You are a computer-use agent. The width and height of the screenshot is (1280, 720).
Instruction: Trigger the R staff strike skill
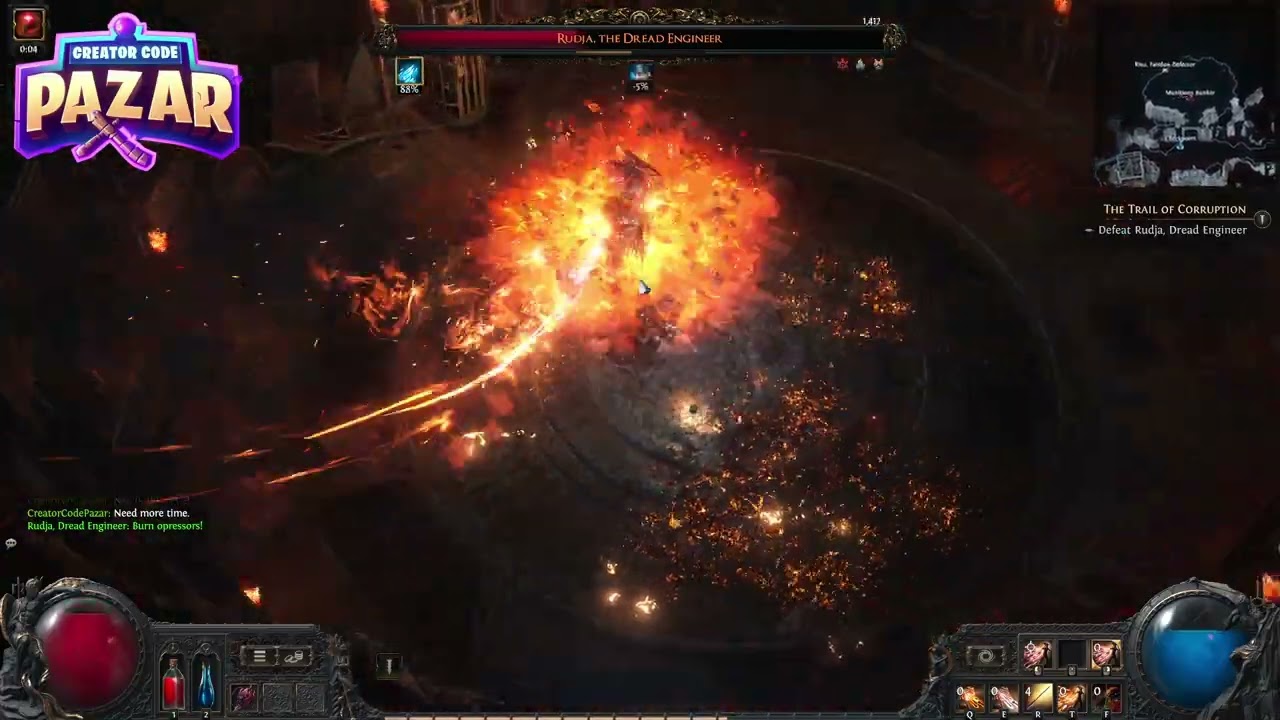(x=1038, y=697)
